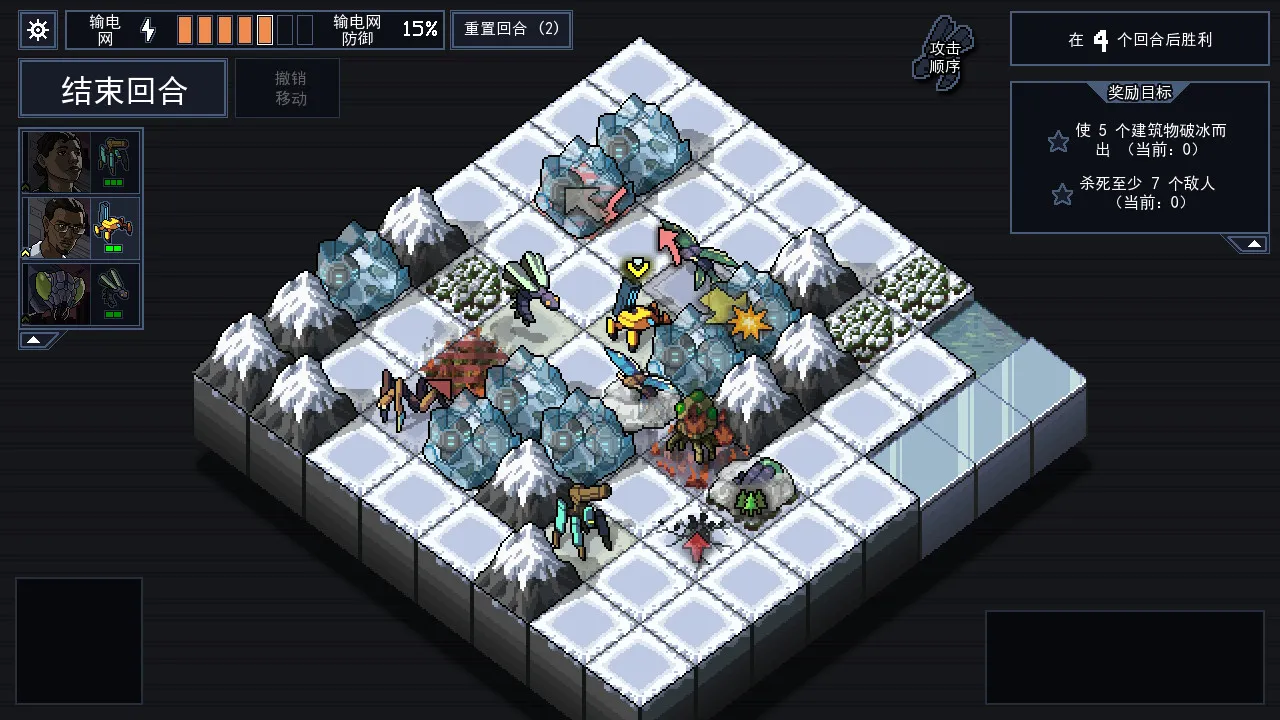Click the star icon beside the first bonus objective

tap(1058, 140)
